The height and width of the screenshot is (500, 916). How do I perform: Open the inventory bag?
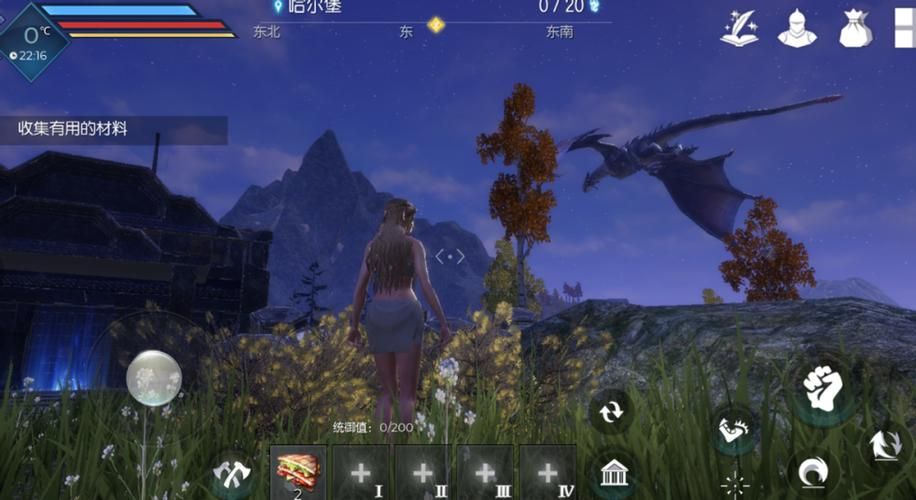click(x=855, y=28)
